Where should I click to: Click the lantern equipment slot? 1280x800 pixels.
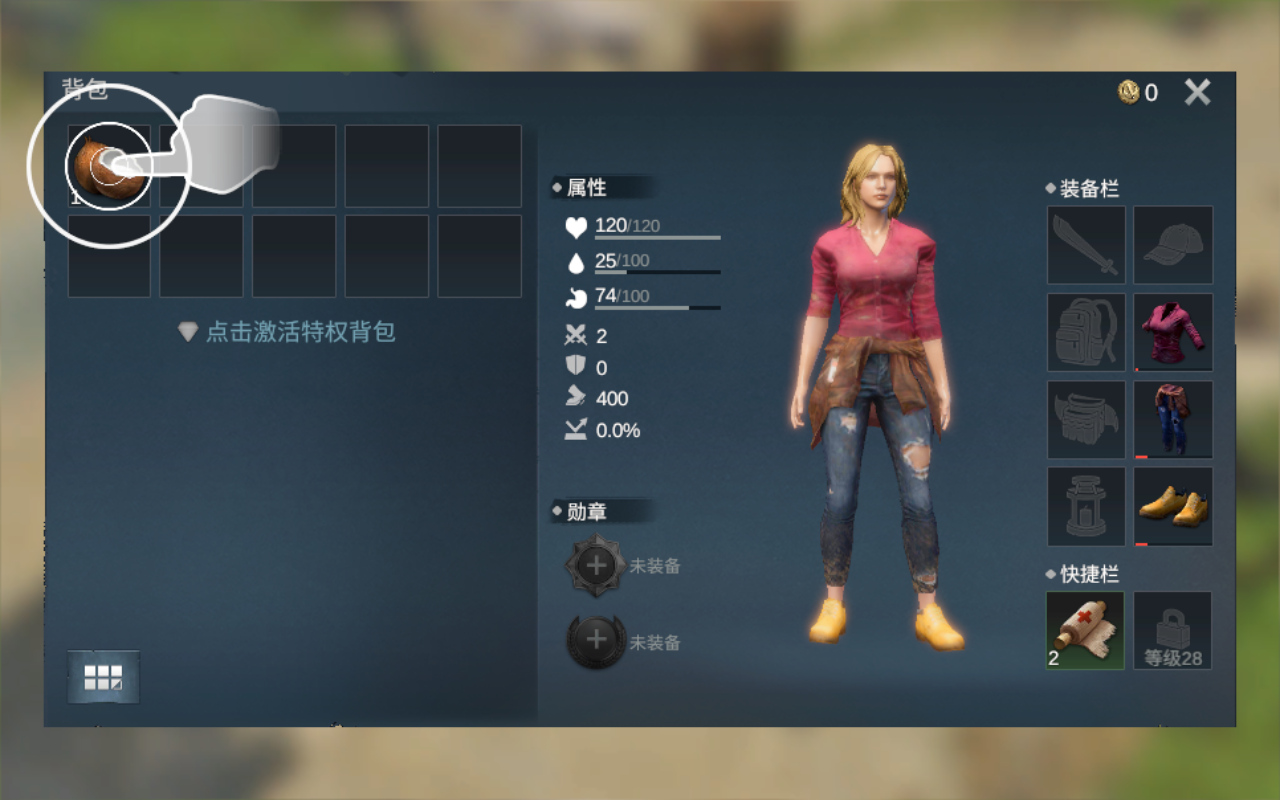point(1085,506)
